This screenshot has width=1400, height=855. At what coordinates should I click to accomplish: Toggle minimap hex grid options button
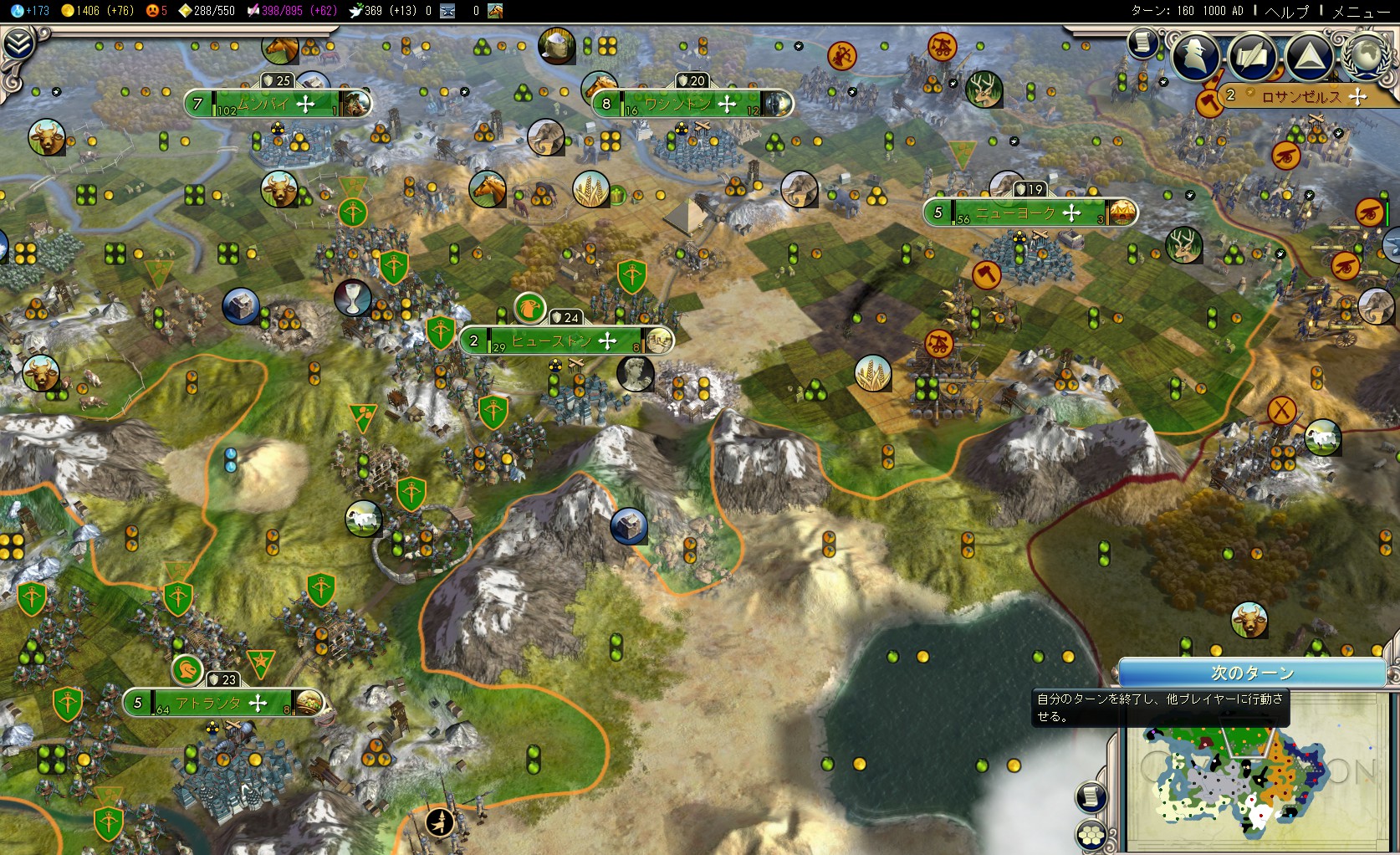click(x=1091, y=835)
